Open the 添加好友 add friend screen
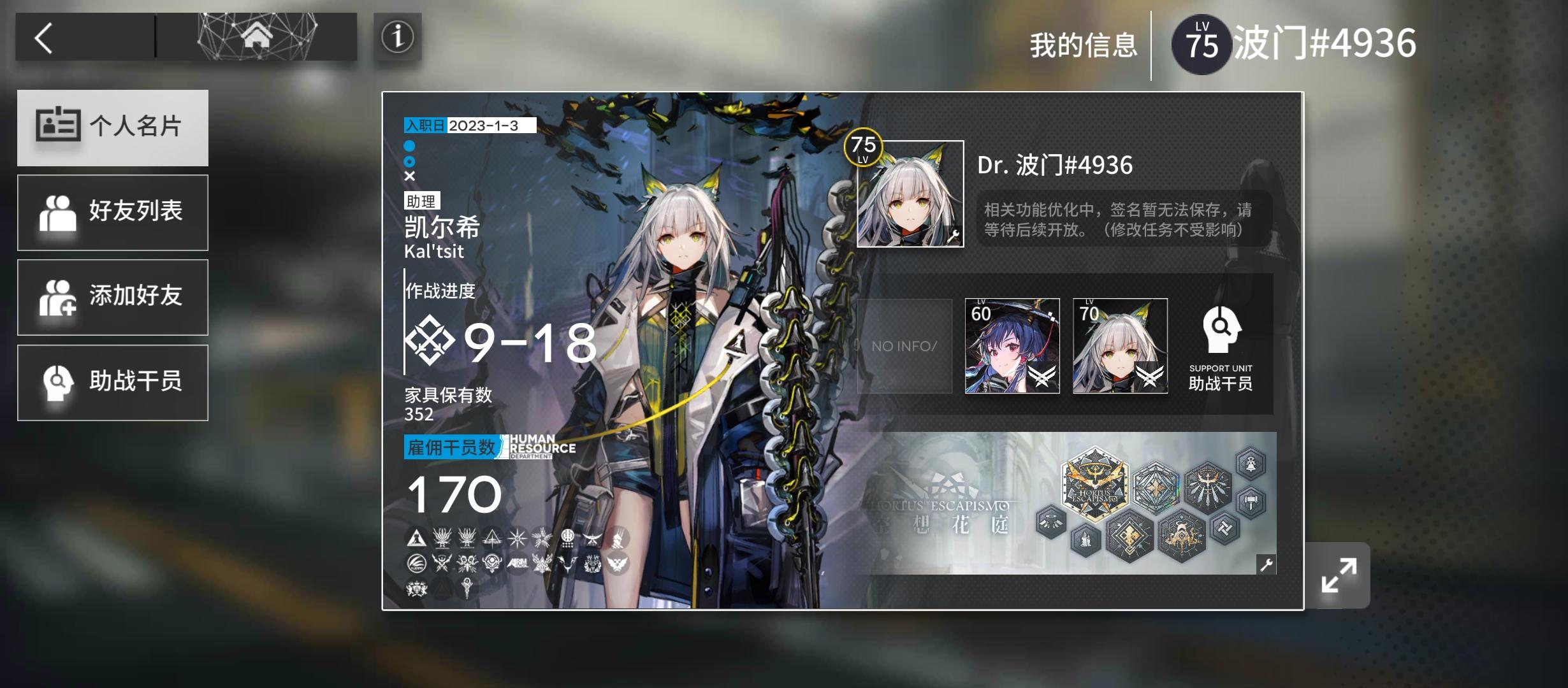 point(113,297)
